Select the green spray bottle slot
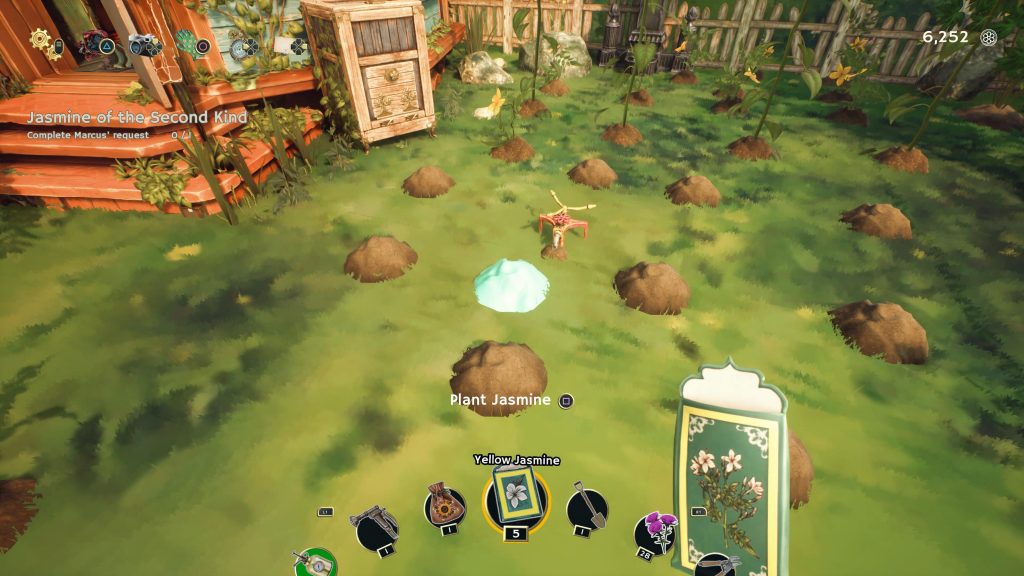The image size is (1024, 576). 315,562
